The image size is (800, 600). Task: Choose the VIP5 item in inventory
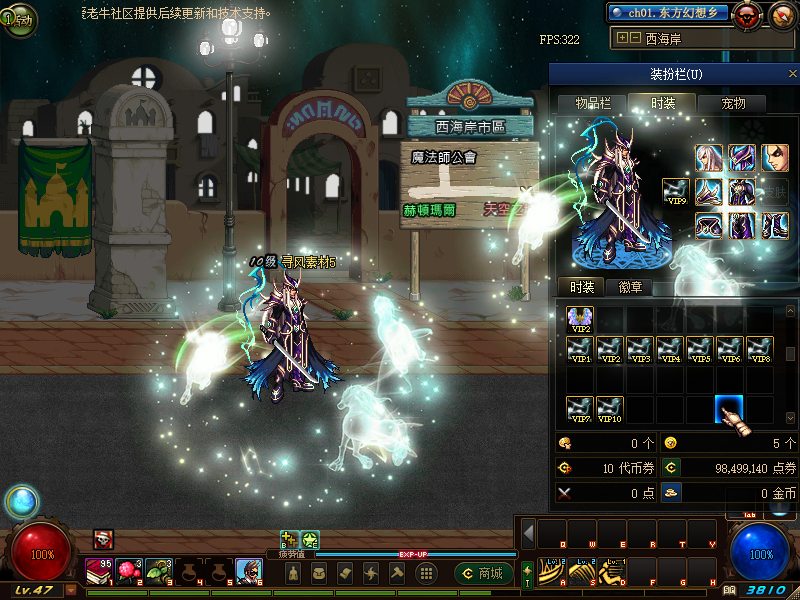pos(700,349)
